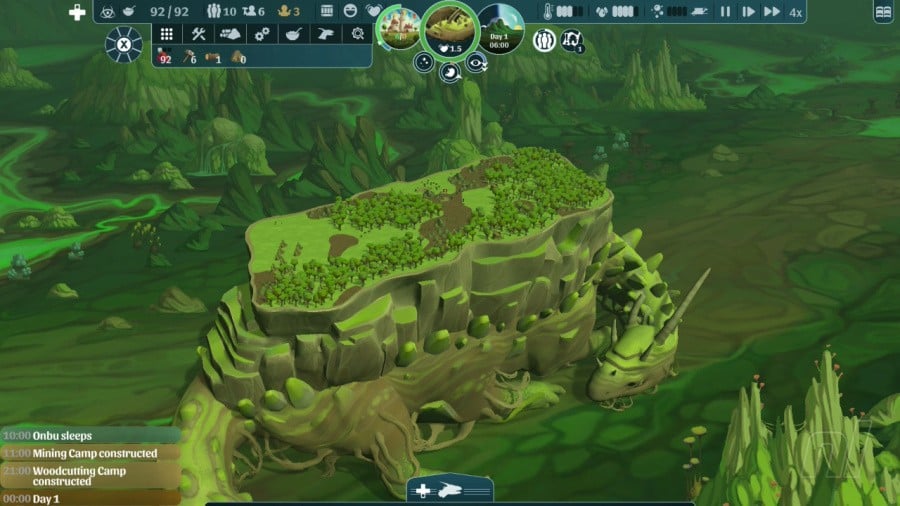Select the Onbu creature buildings category

326,34
